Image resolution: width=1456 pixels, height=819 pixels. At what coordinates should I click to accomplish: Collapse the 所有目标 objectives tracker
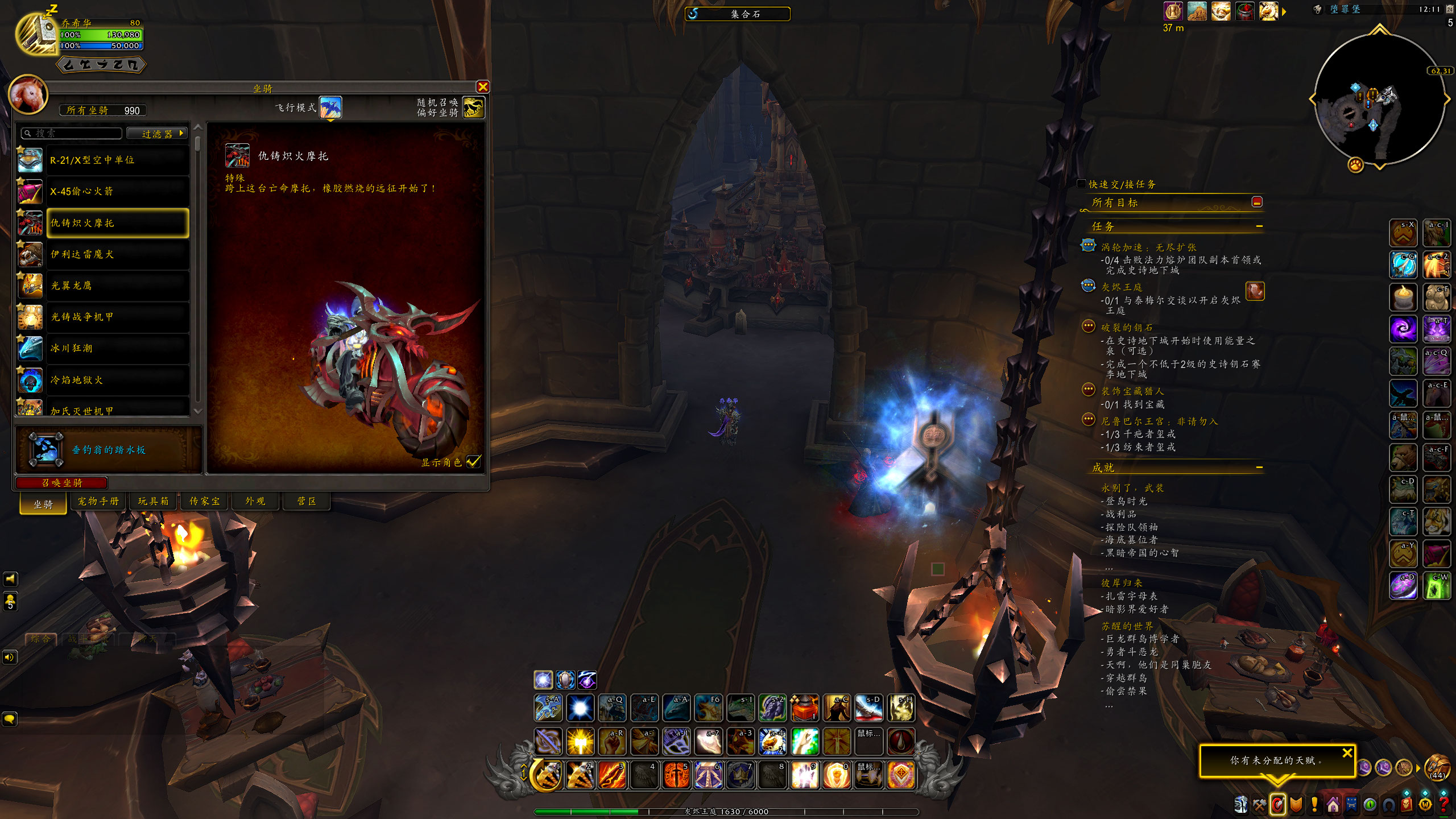pos(1257,202)
